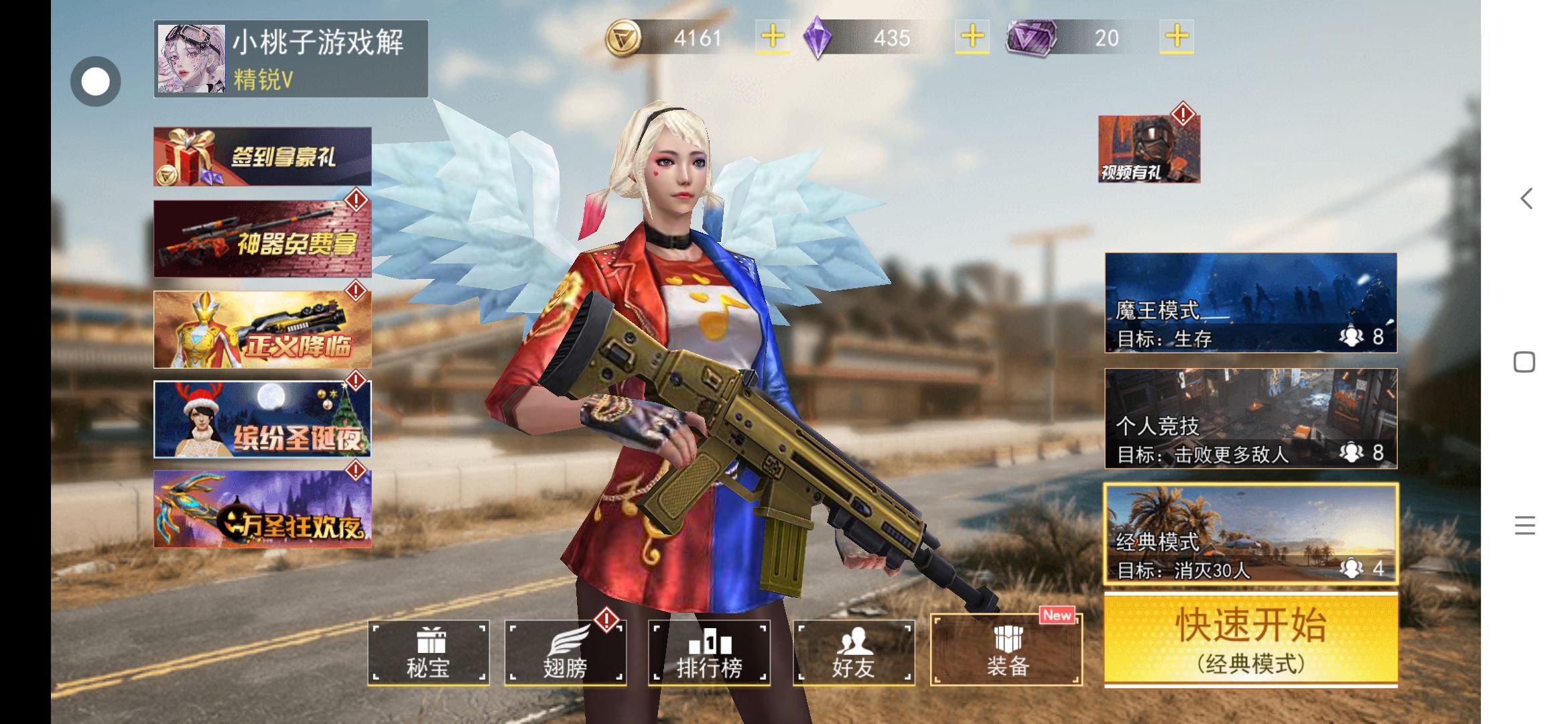Screen dimensions: 1568x724
Task: Open the 好友 friends list
Action: coord(853,652)
